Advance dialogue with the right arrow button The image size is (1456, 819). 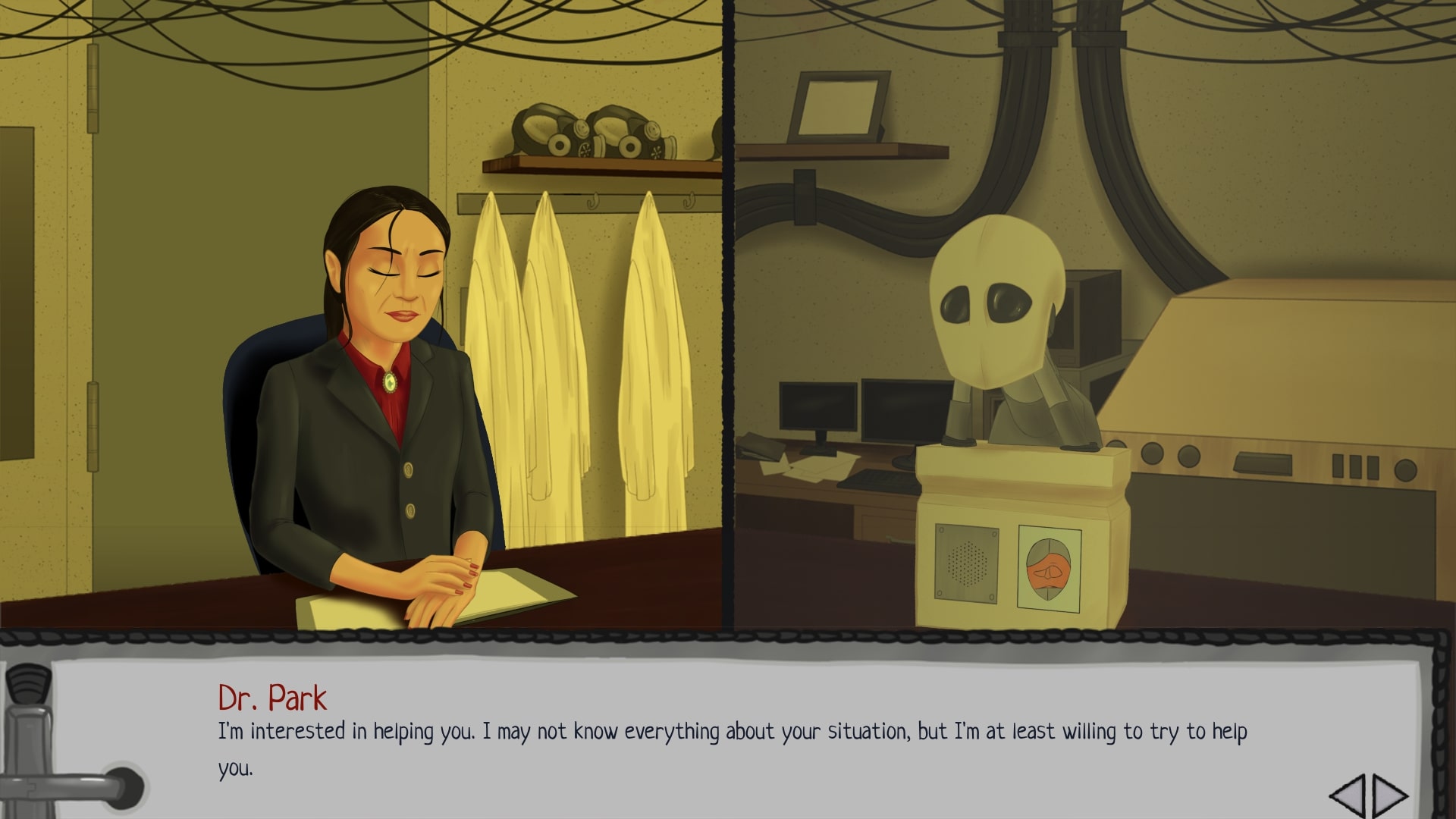[x=1389, y=795]
